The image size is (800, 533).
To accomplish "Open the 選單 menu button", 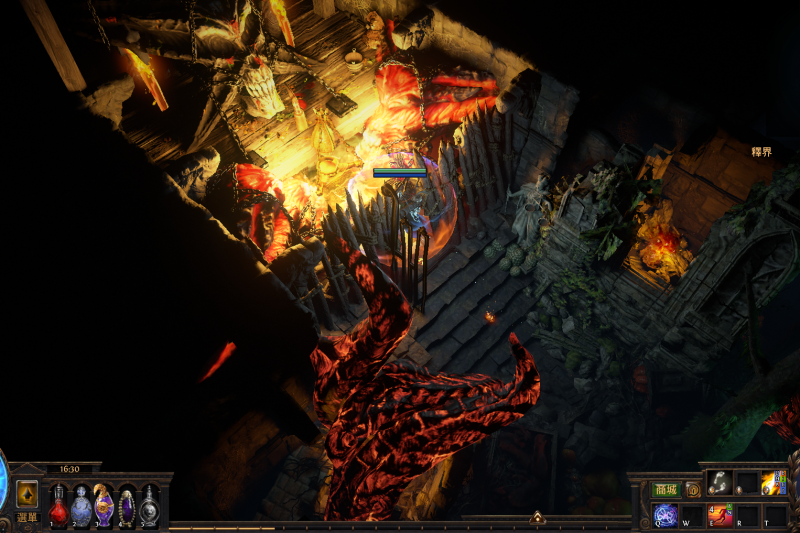I will click(27, 518).
